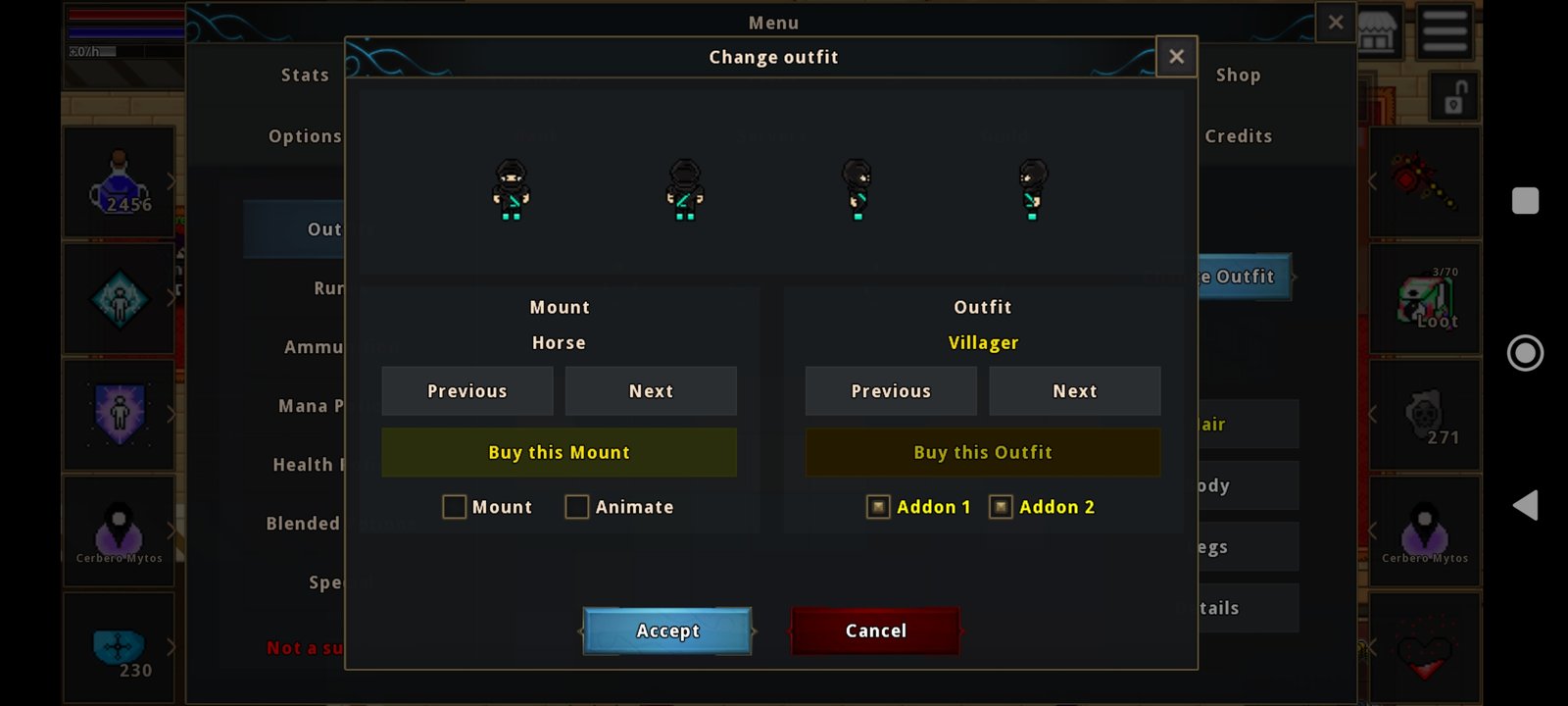The image size is (1568, 706).
Task: Open the Stats menu entry
Action: click(x=305, y=76)
